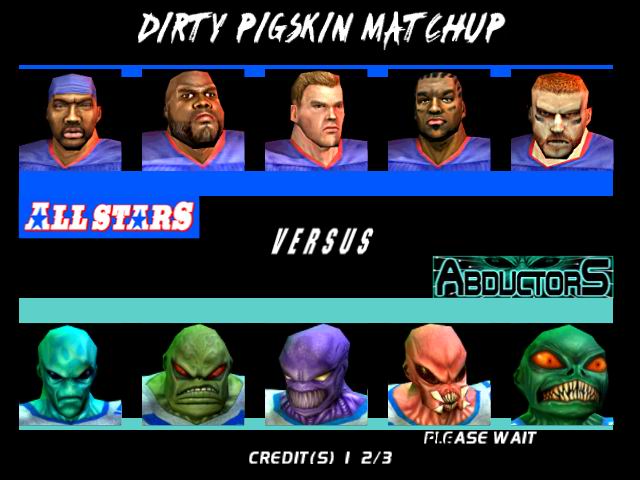This screenshot has height=480, width=640.
Task: Click the All Stars team logo
Action: coord(109,217)
